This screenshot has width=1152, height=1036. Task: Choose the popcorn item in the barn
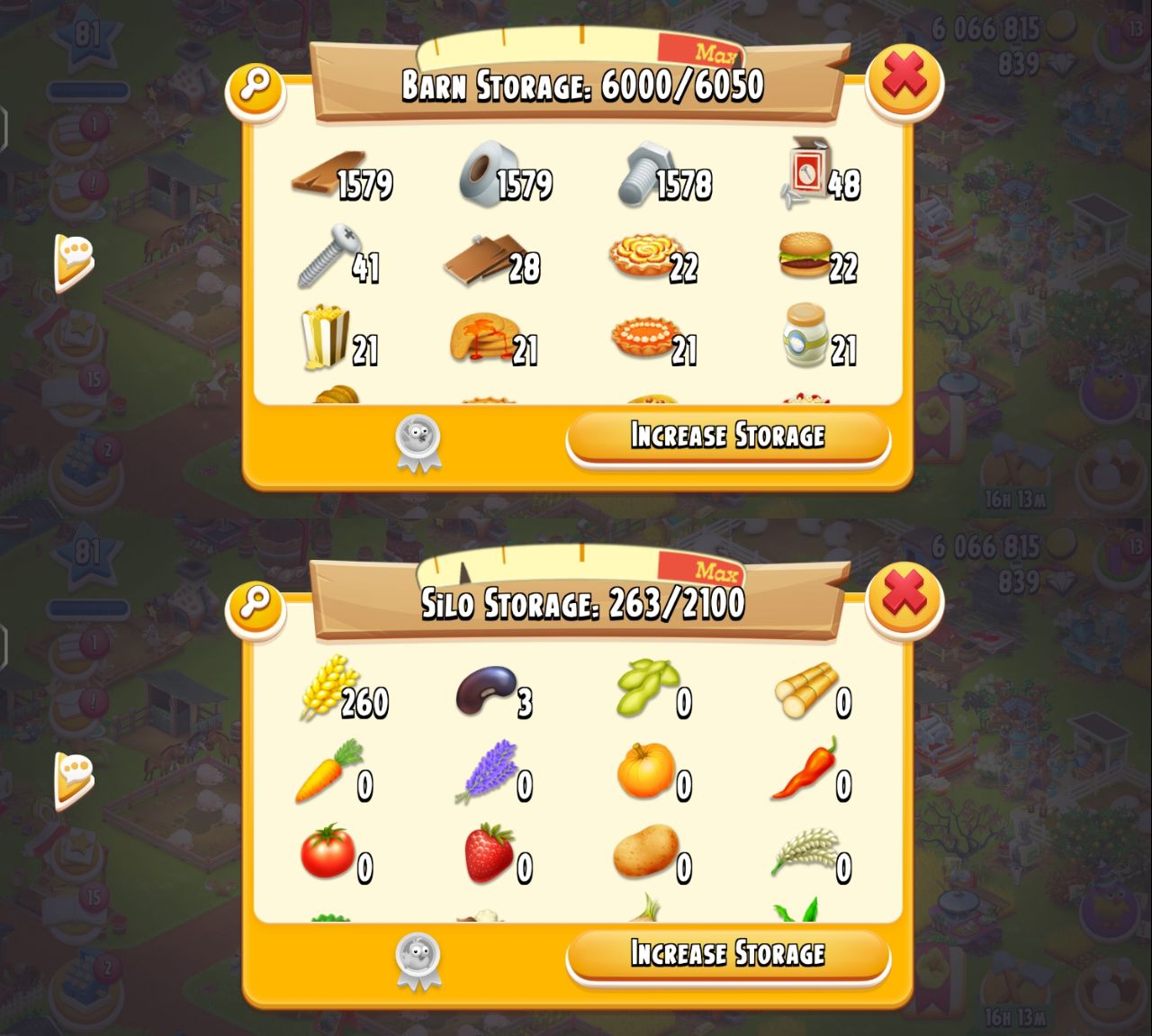coord(324,338)
